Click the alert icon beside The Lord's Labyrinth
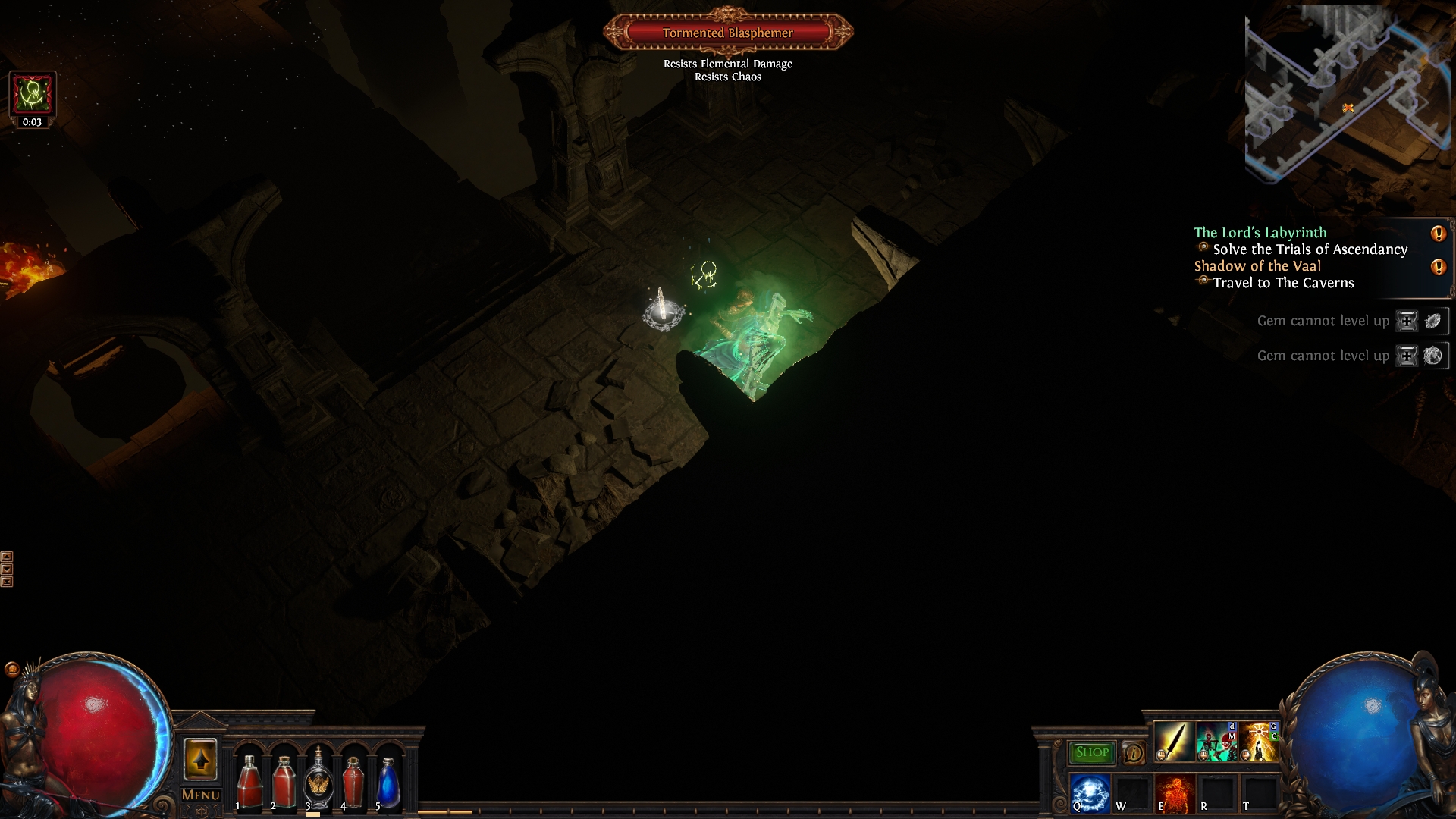This screenshot has width=1456, height=819. pyautogui.click(x=1438, y=234)
